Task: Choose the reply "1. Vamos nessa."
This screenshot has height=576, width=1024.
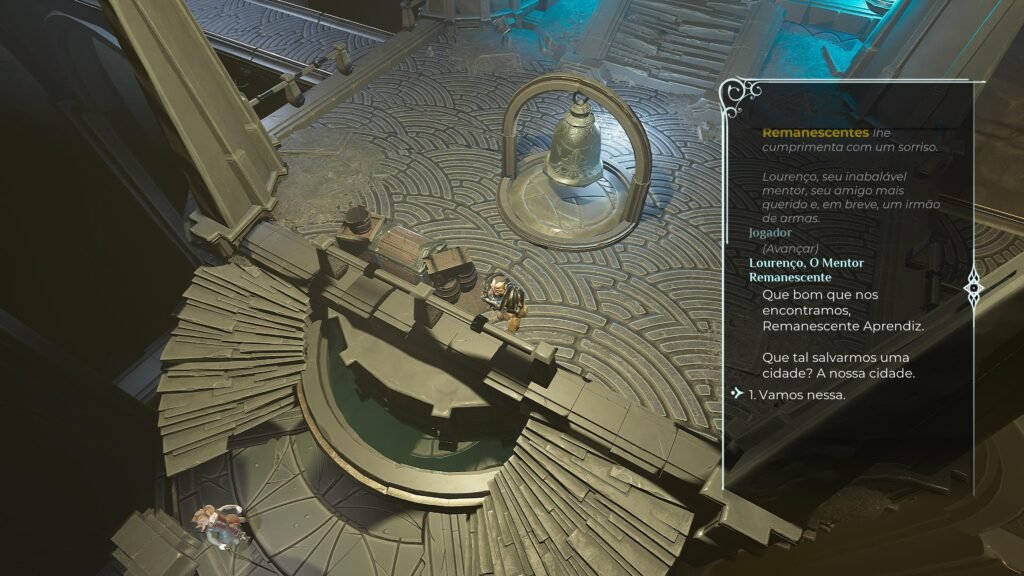Action: pos(797,394)
